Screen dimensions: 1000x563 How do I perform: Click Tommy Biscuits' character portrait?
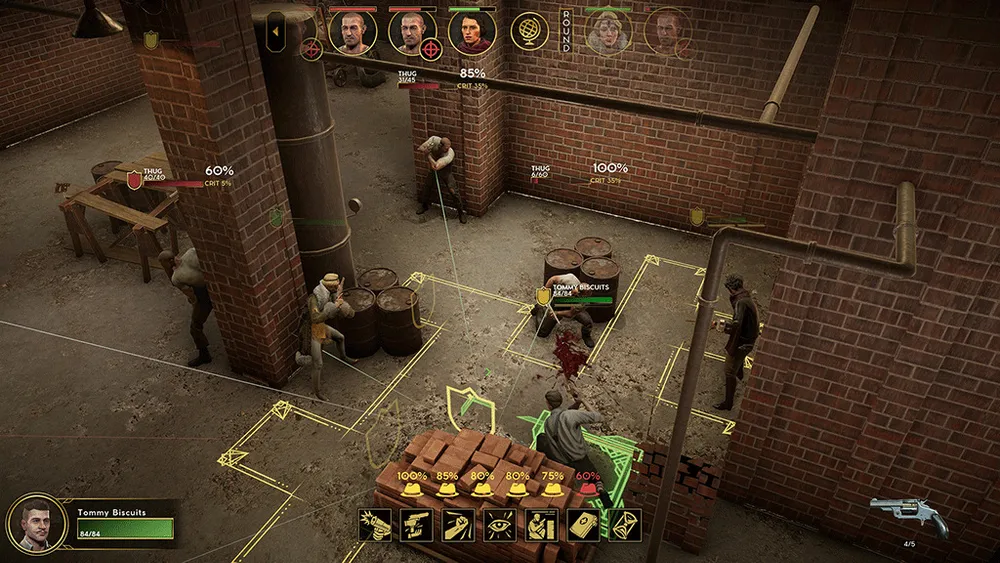click(x=37, y=523)
